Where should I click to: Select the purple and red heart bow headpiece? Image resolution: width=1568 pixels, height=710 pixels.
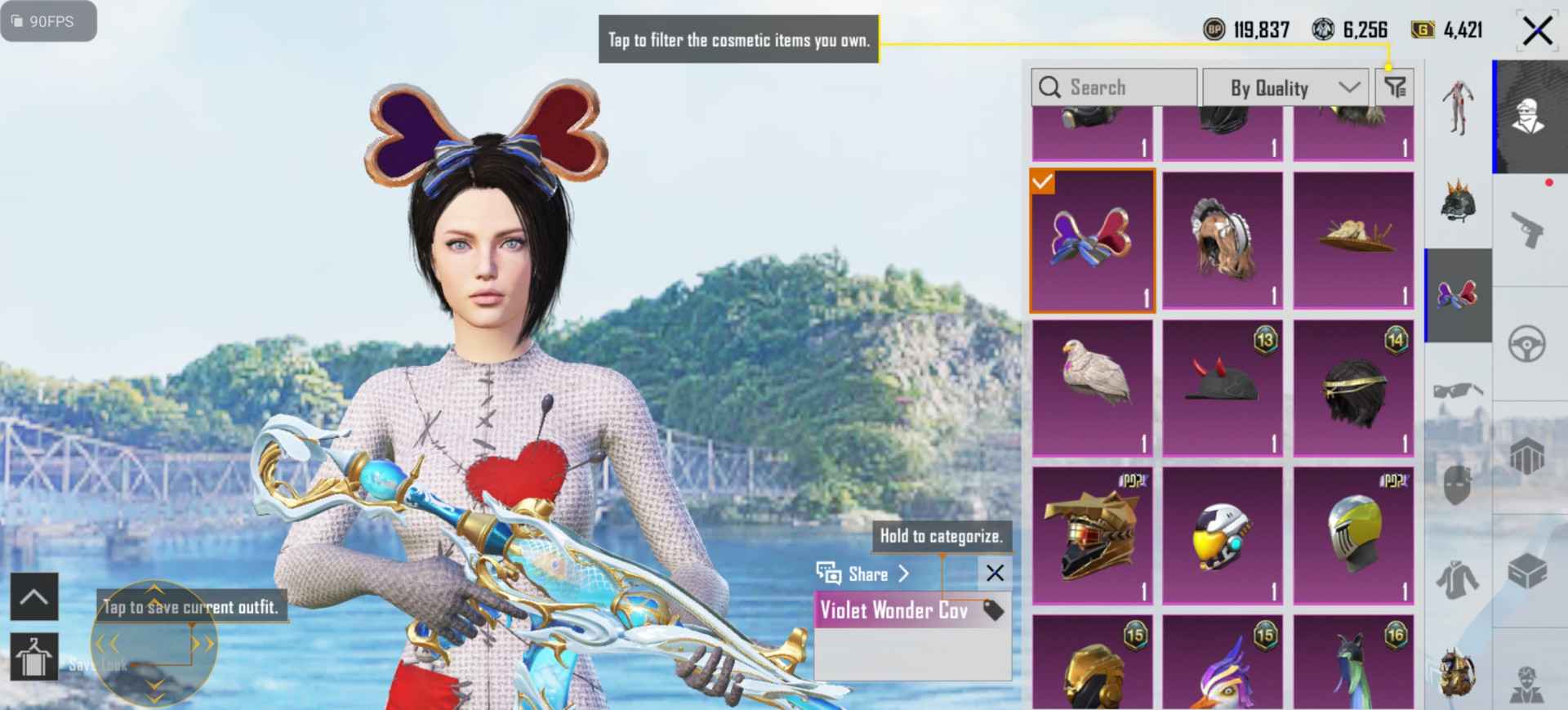click(x=1092, y=241)
